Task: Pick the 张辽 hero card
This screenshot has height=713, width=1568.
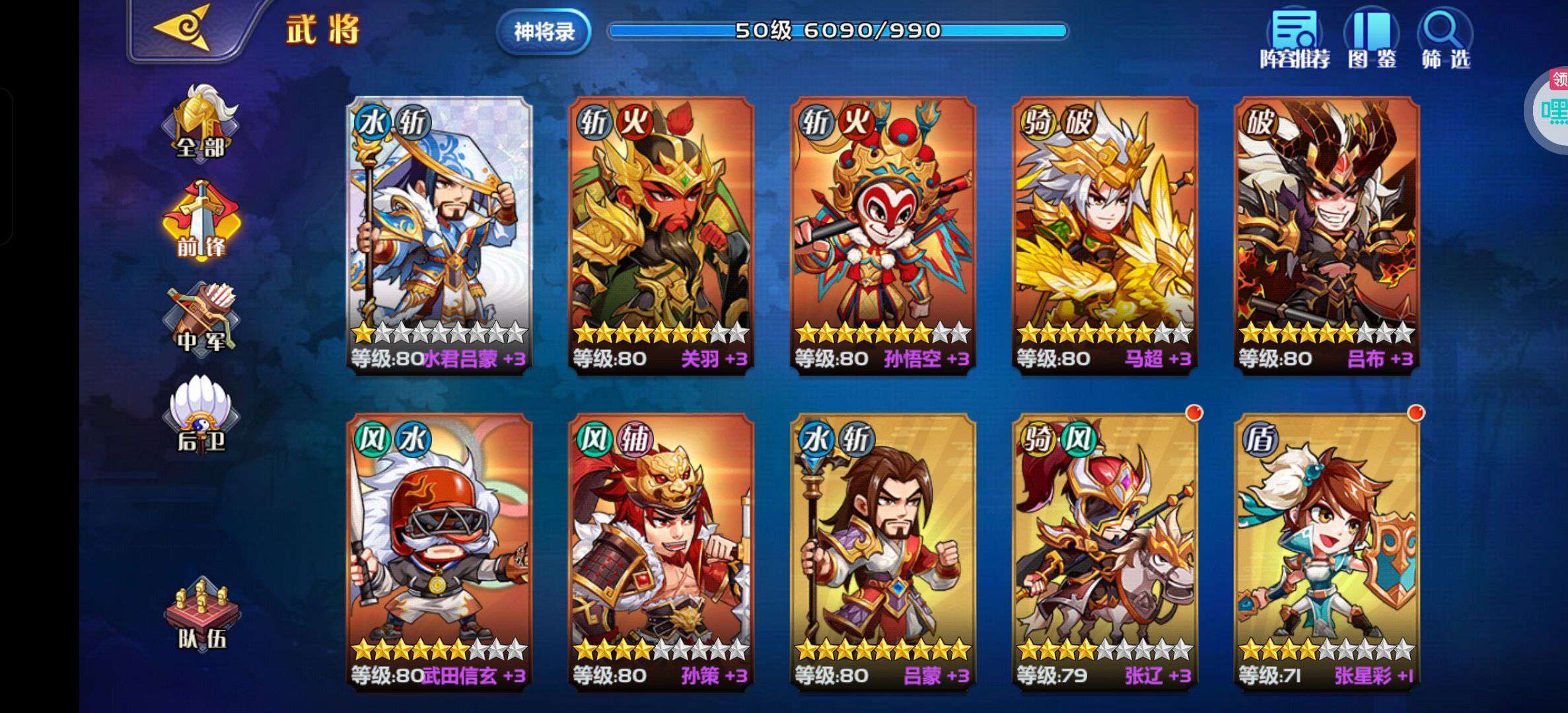Action: (1105, 551)
